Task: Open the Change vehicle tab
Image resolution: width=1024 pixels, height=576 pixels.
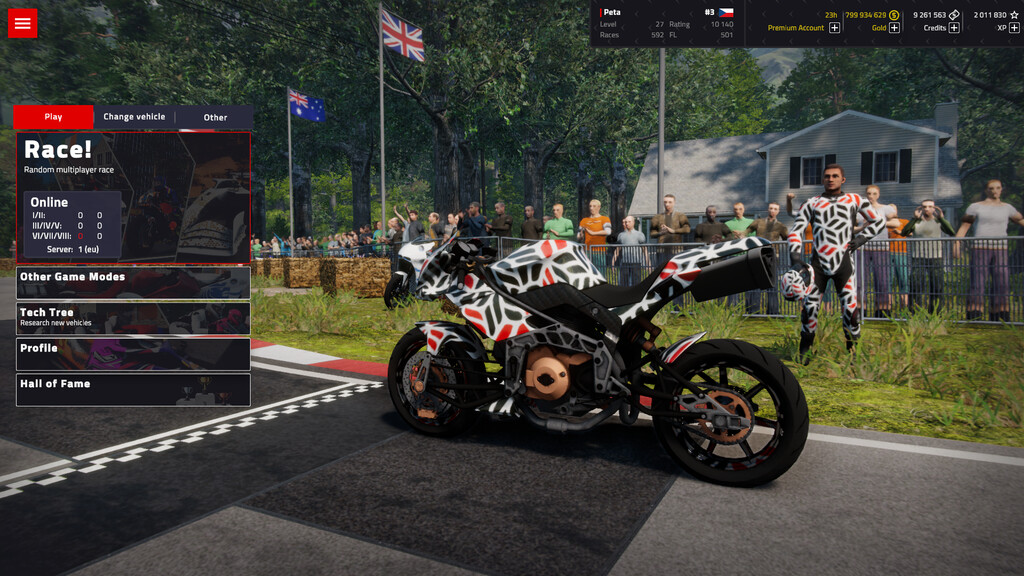Action: coord(134,117)
